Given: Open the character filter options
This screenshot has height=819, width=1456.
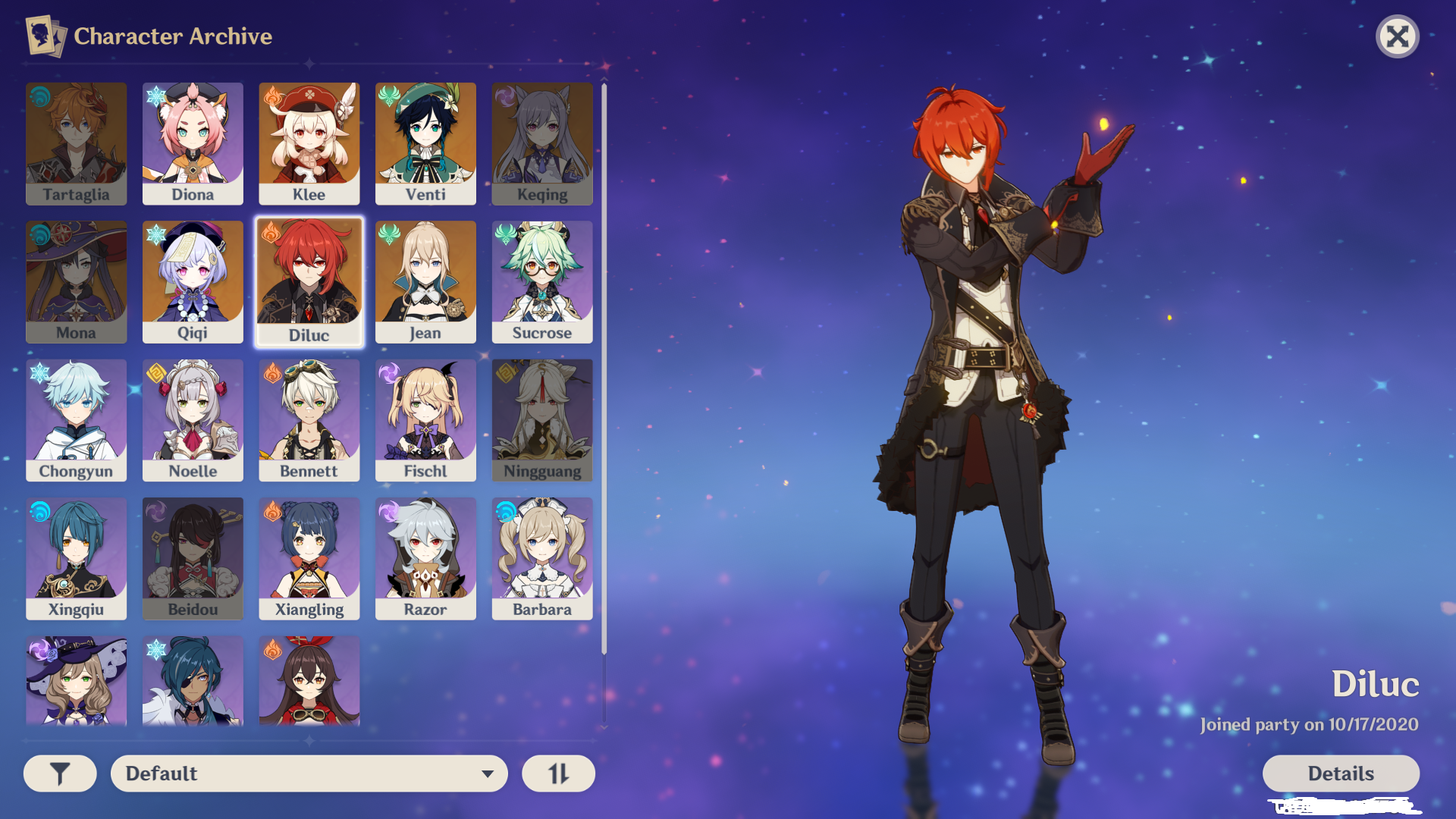Looking at the screenshot, I should tap(60, 773).
